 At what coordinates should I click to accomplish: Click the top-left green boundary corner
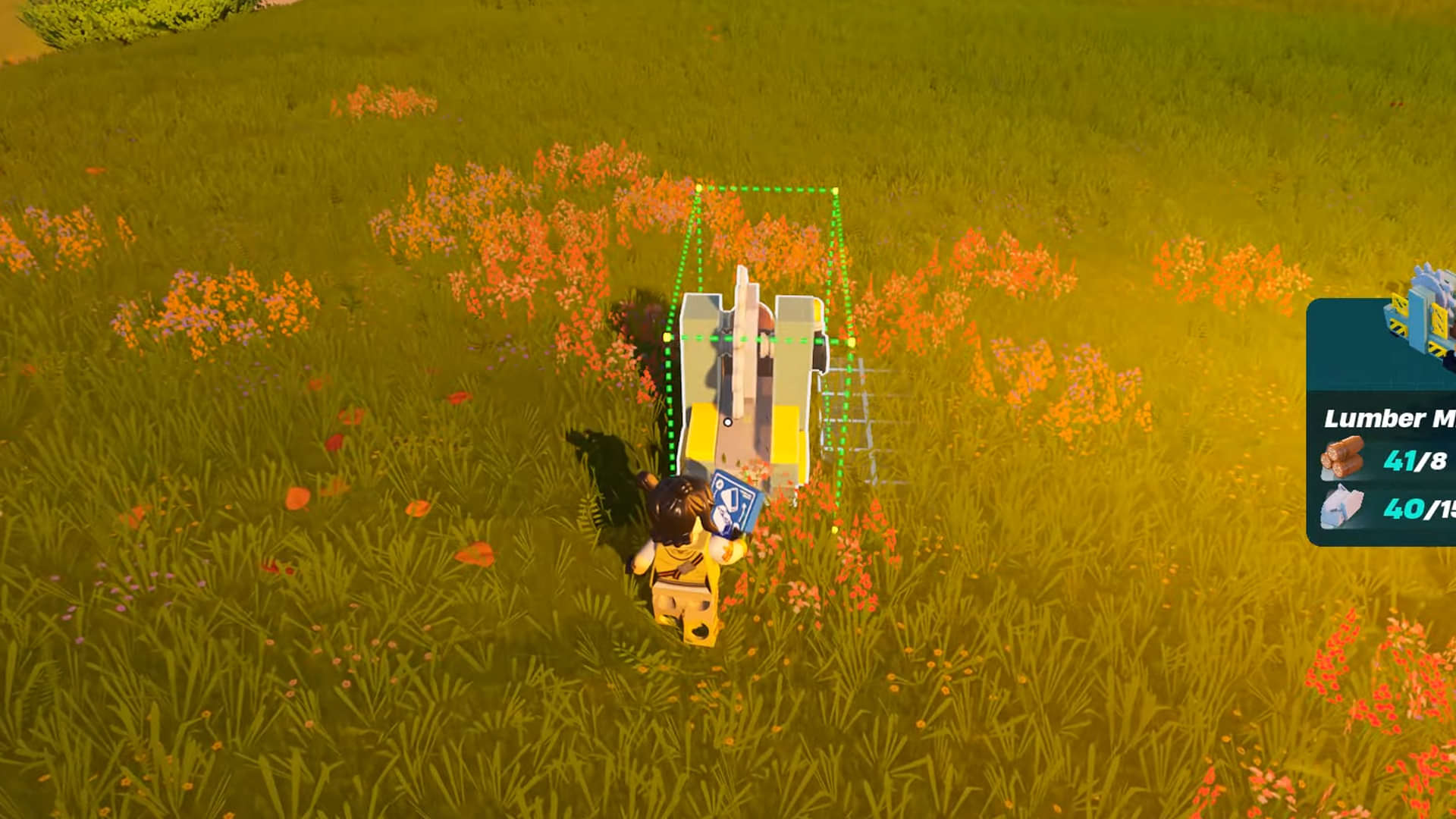point(698,188)
